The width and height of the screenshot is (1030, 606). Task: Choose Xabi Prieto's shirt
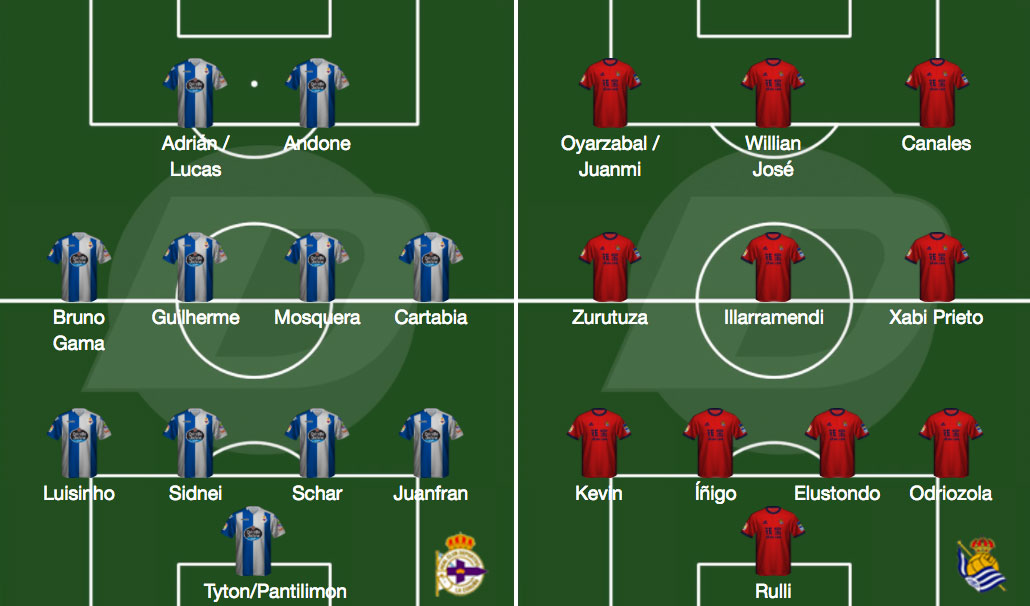tap(937, 268)
